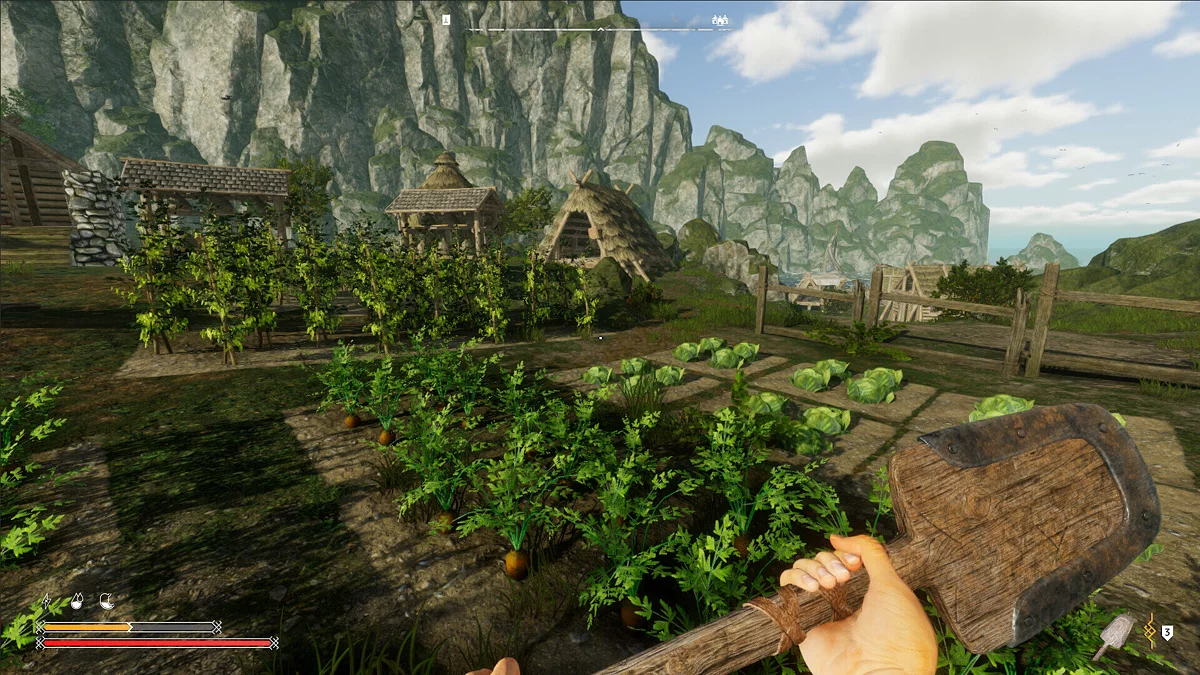Click the compass bar's center pointer
This screenshot has height=675, width=1200.
(x=600, y=30)
